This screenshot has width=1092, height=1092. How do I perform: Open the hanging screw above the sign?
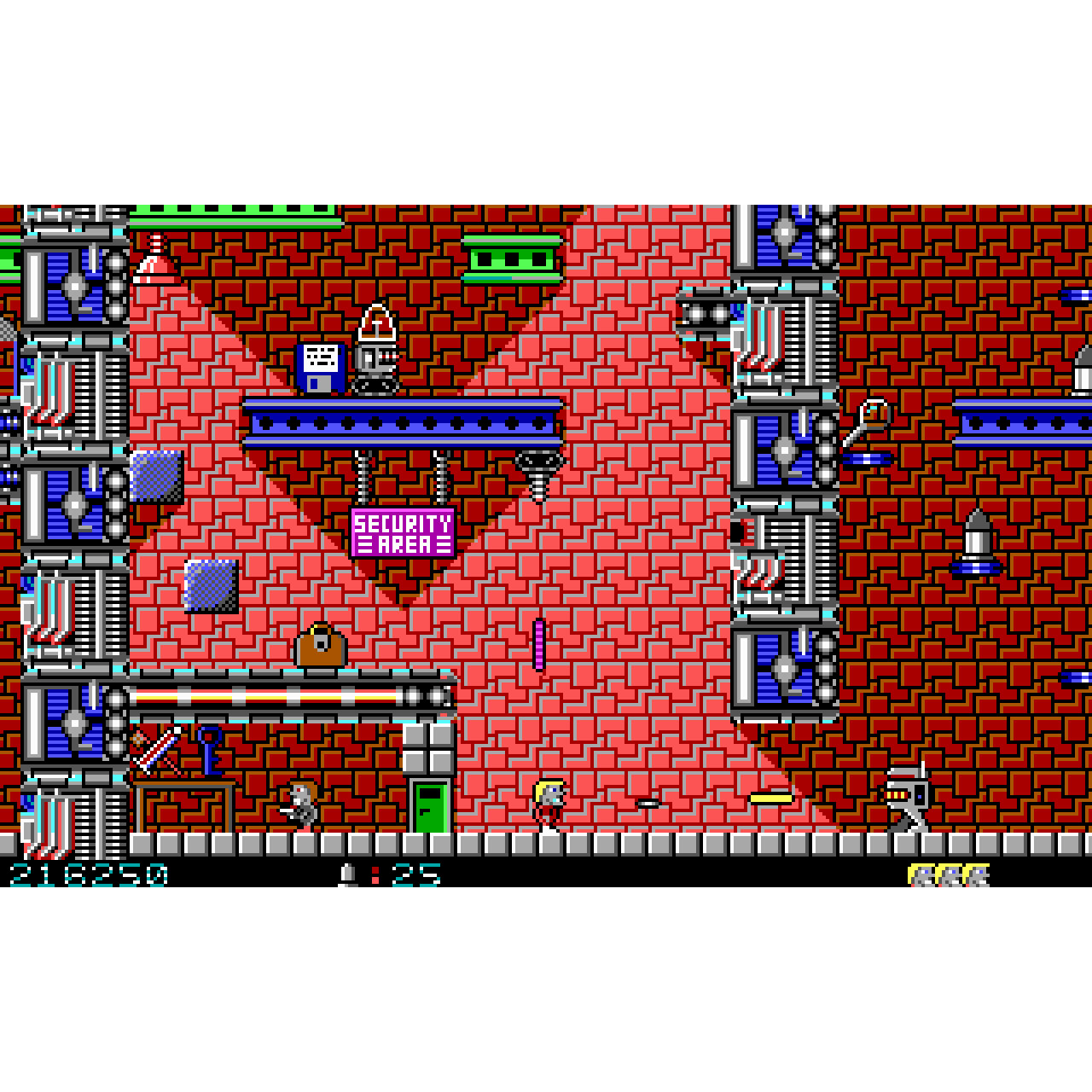pyautogui.click(x=536, y=473)
